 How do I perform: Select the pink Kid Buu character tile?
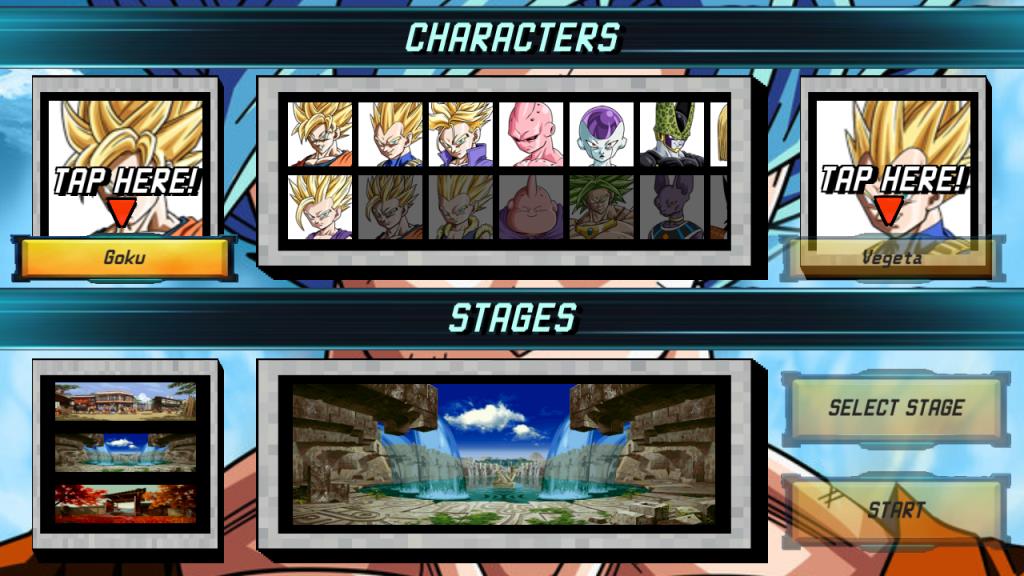pos(531,133)
